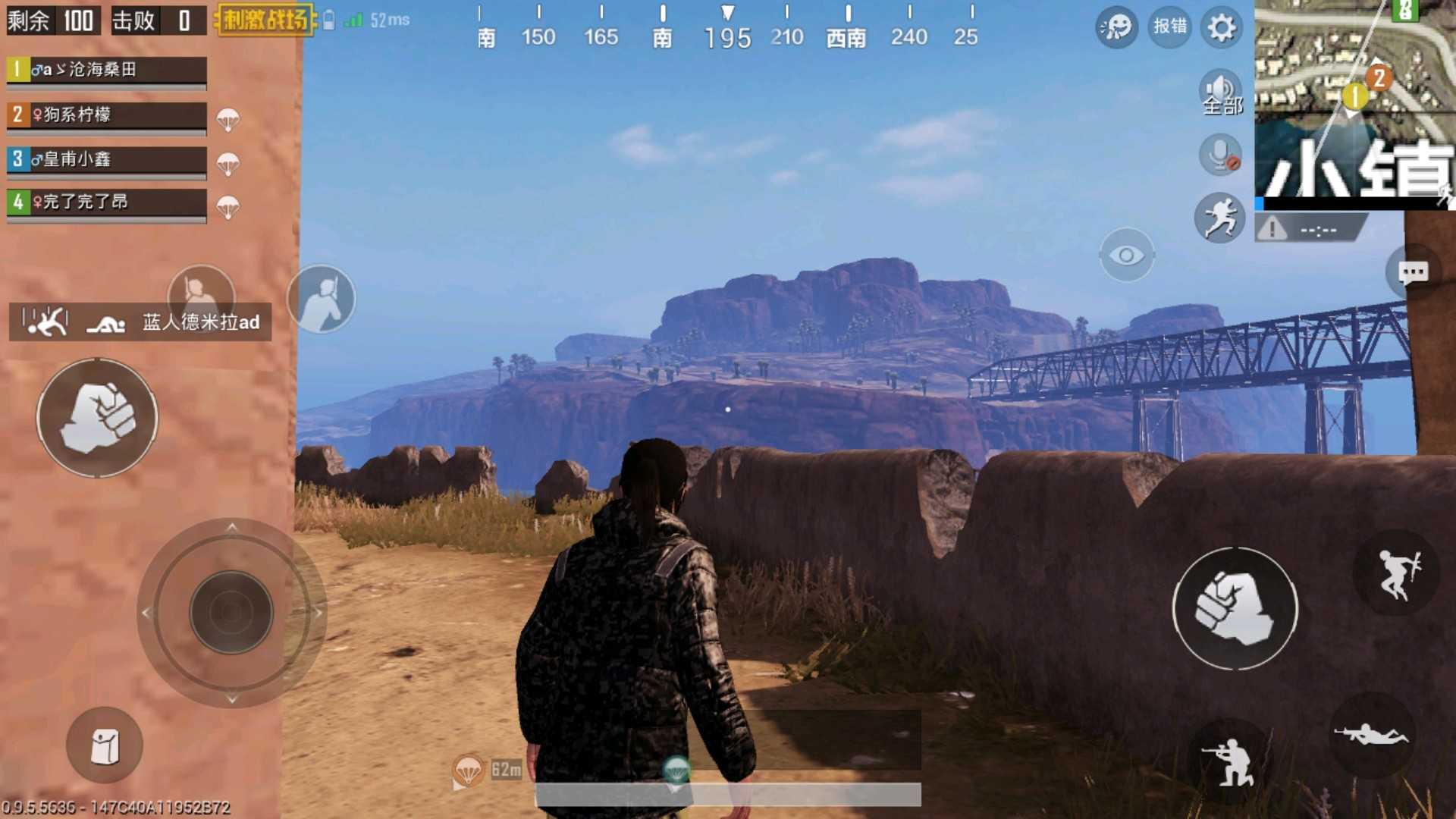The height and width of the screenshot is (819, 1456).
Task: Select teammate 完了完了昂 in squad list
Action: (106, 202)
